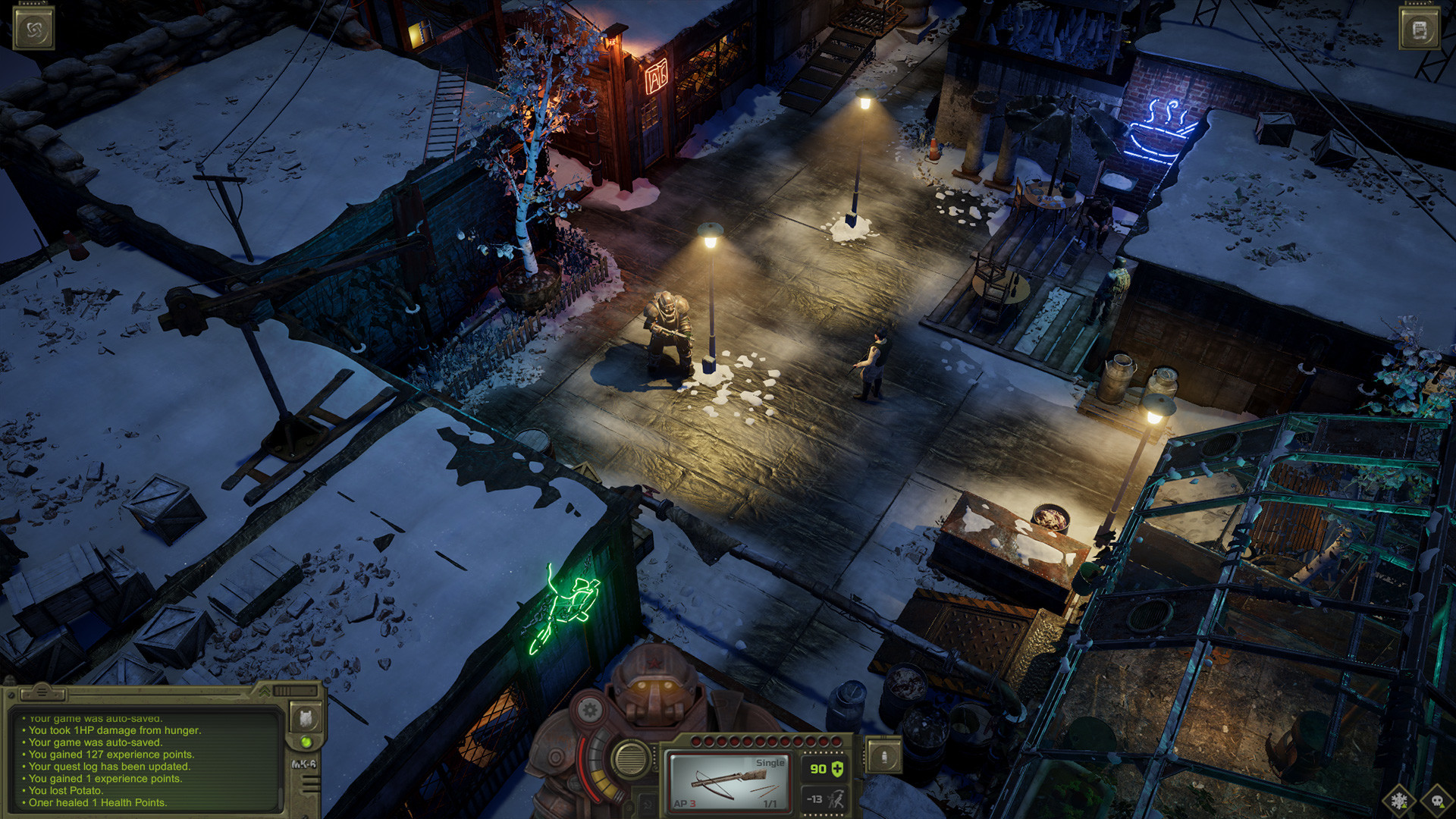Toggle the Single fire mode on the crossbow

(x=770, y=763)
